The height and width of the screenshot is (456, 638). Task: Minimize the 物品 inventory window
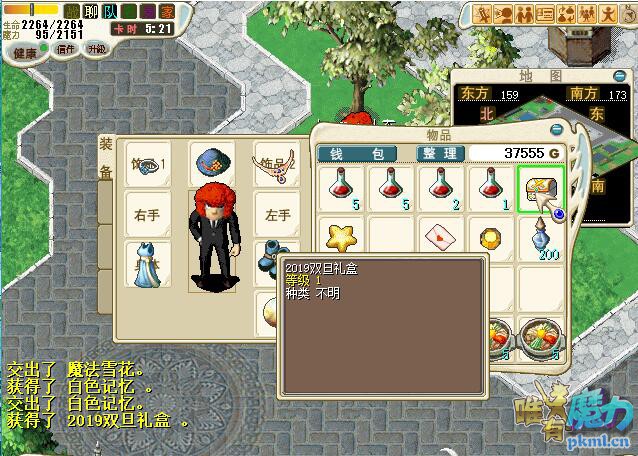pyautogui.click(x=557, y=130)
